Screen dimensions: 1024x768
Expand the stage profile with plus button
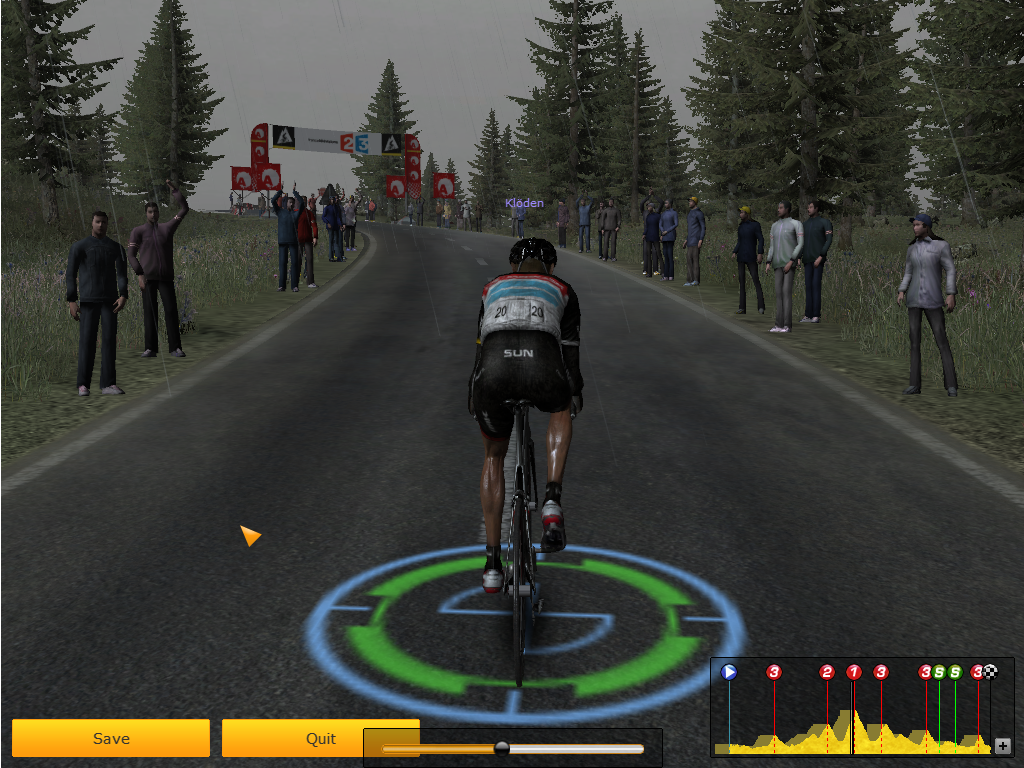1003,746
